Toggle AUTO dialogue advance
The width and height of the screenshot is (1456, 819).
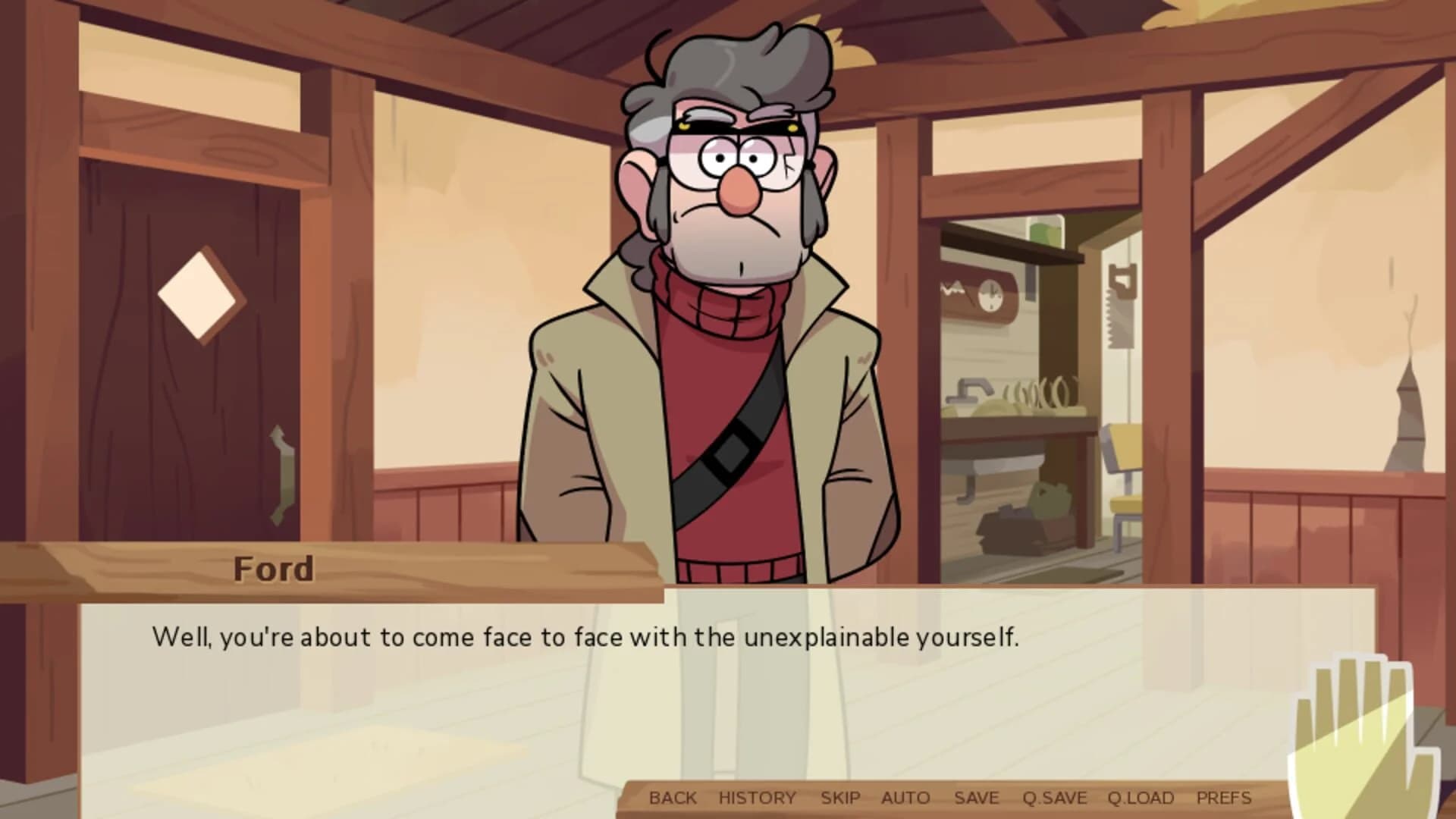pos(905,798)
